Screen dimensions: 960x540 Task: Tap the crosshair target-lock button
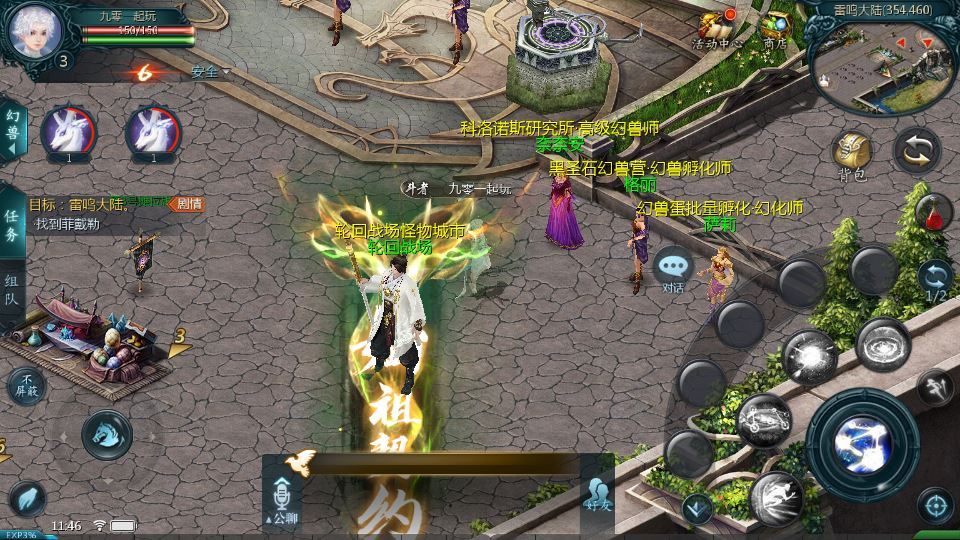coord(934,504)
